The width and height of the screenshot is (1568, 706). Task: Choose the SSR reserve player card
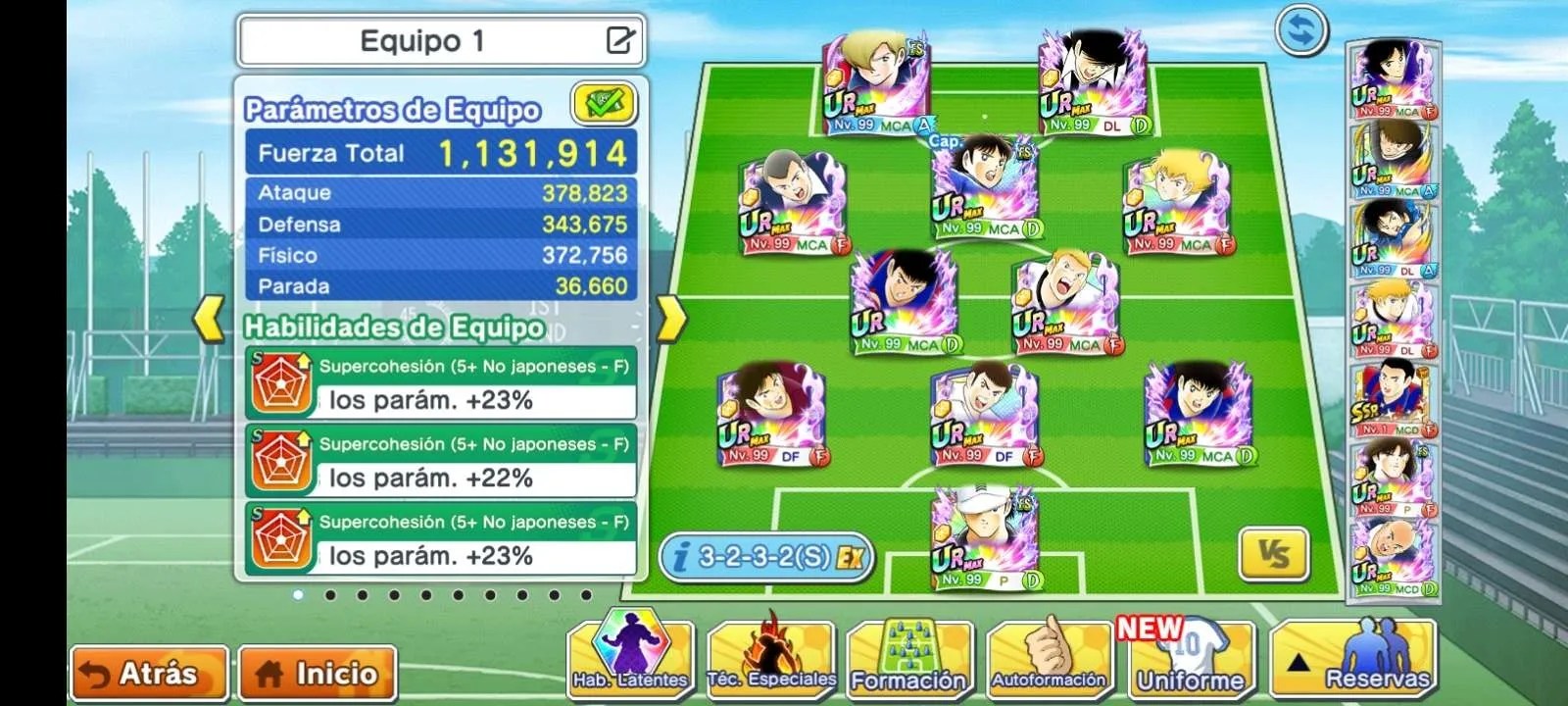[x=1393, y=400]
